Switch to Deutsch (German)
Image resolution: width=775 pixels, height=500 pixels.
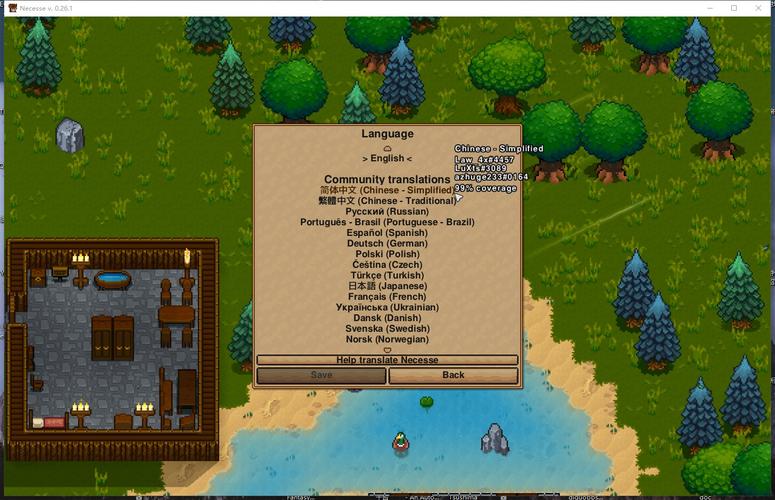(387, 244)
